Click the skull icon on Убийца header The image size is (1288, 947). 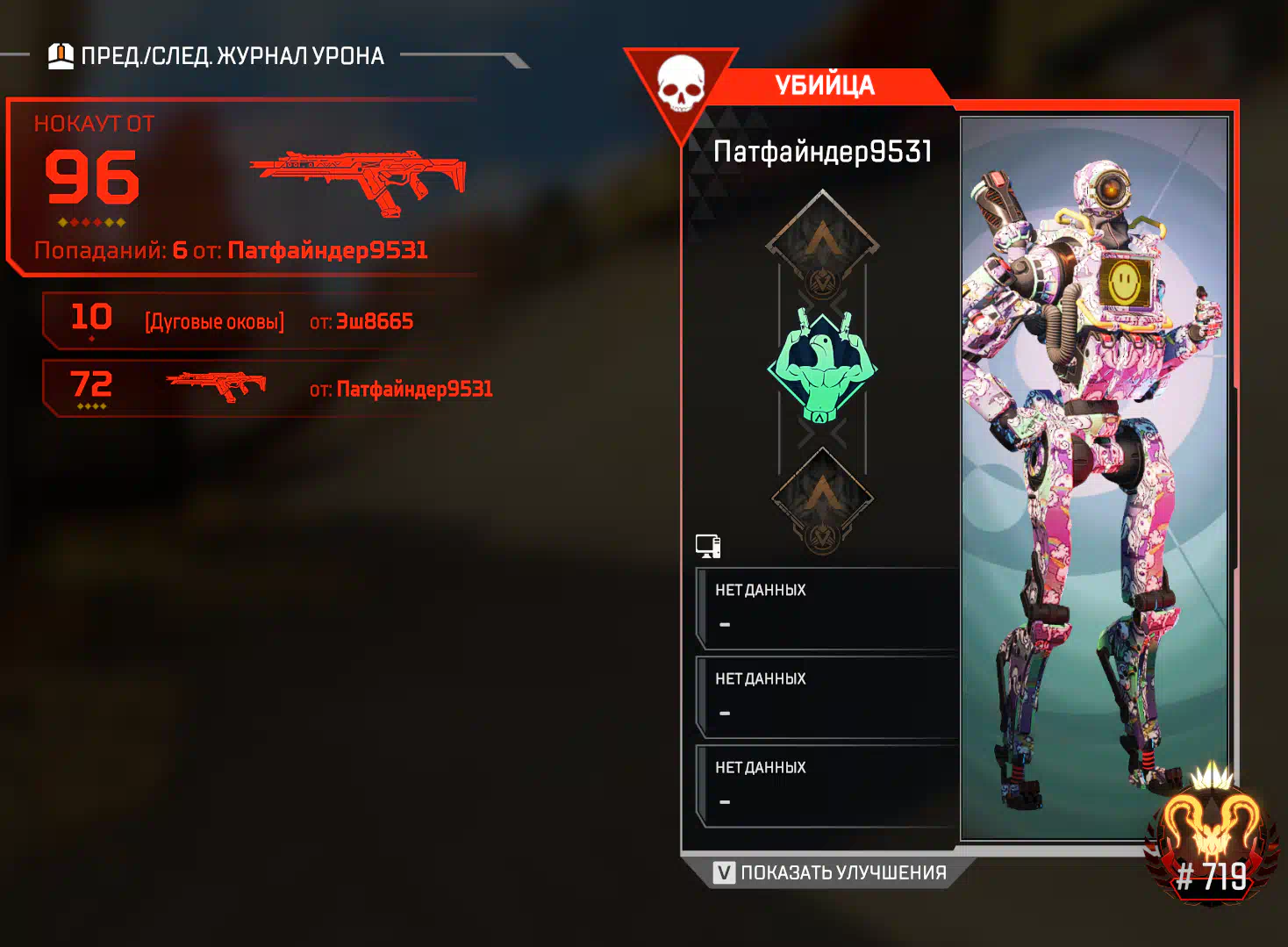tap(681, 84)
